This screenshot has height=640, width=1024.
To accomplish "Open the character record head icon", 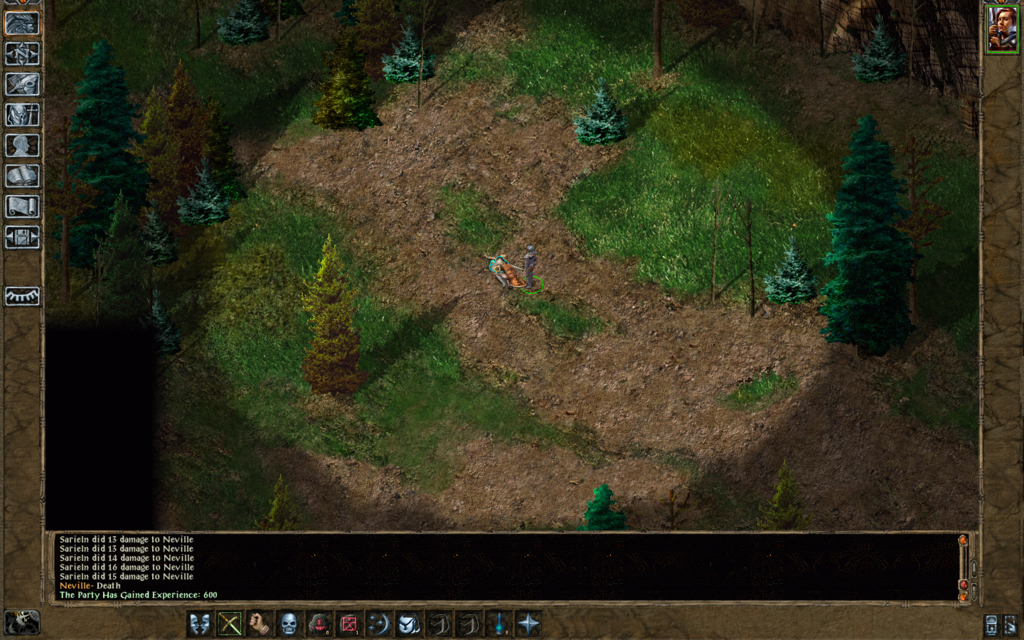I will [22, 145].
